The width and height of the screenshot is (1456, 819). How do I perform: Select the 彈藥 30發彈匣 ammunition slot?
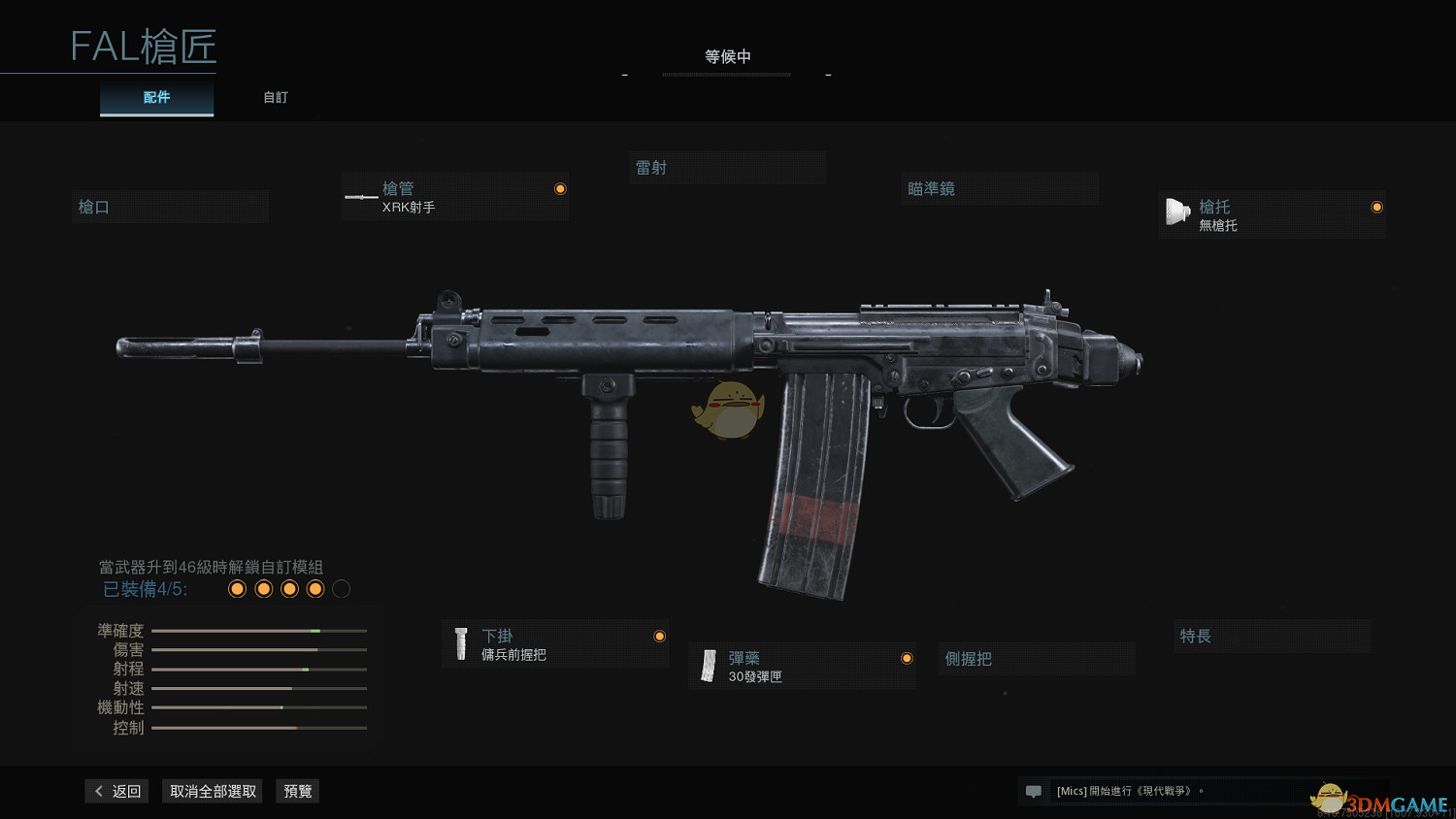(802, 667)
